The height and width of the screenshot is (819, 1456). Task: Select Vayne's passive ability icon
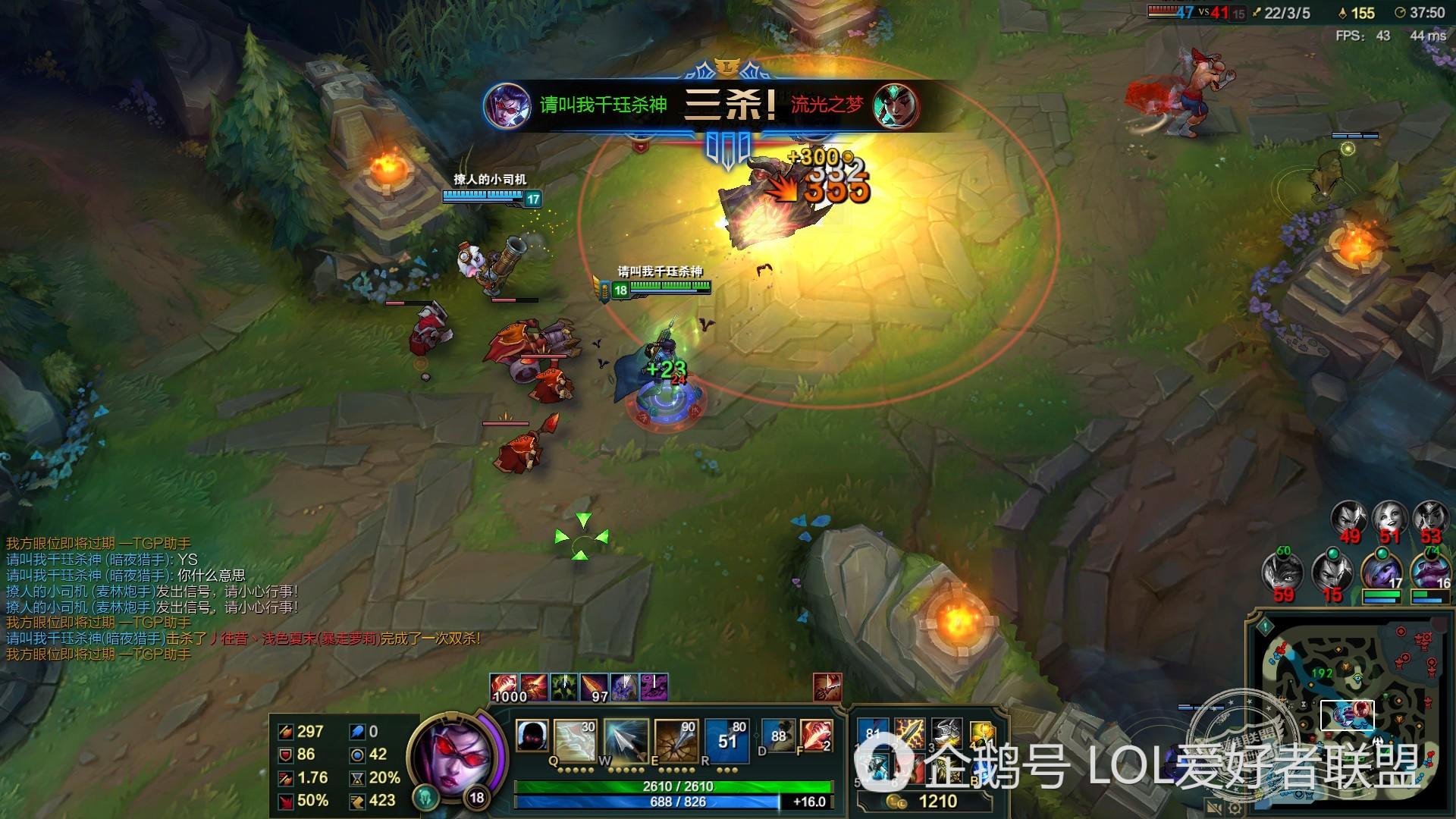[532, 736]
